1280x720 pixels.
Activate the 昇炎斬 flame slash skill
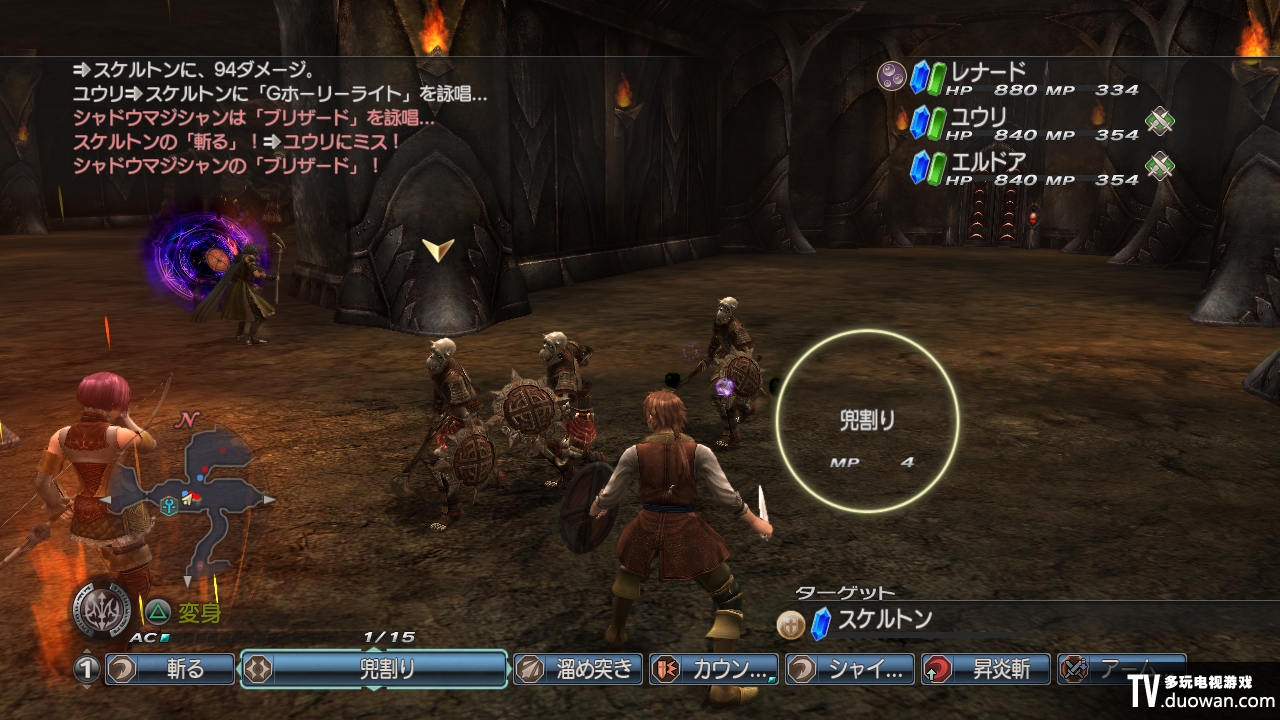987,669
